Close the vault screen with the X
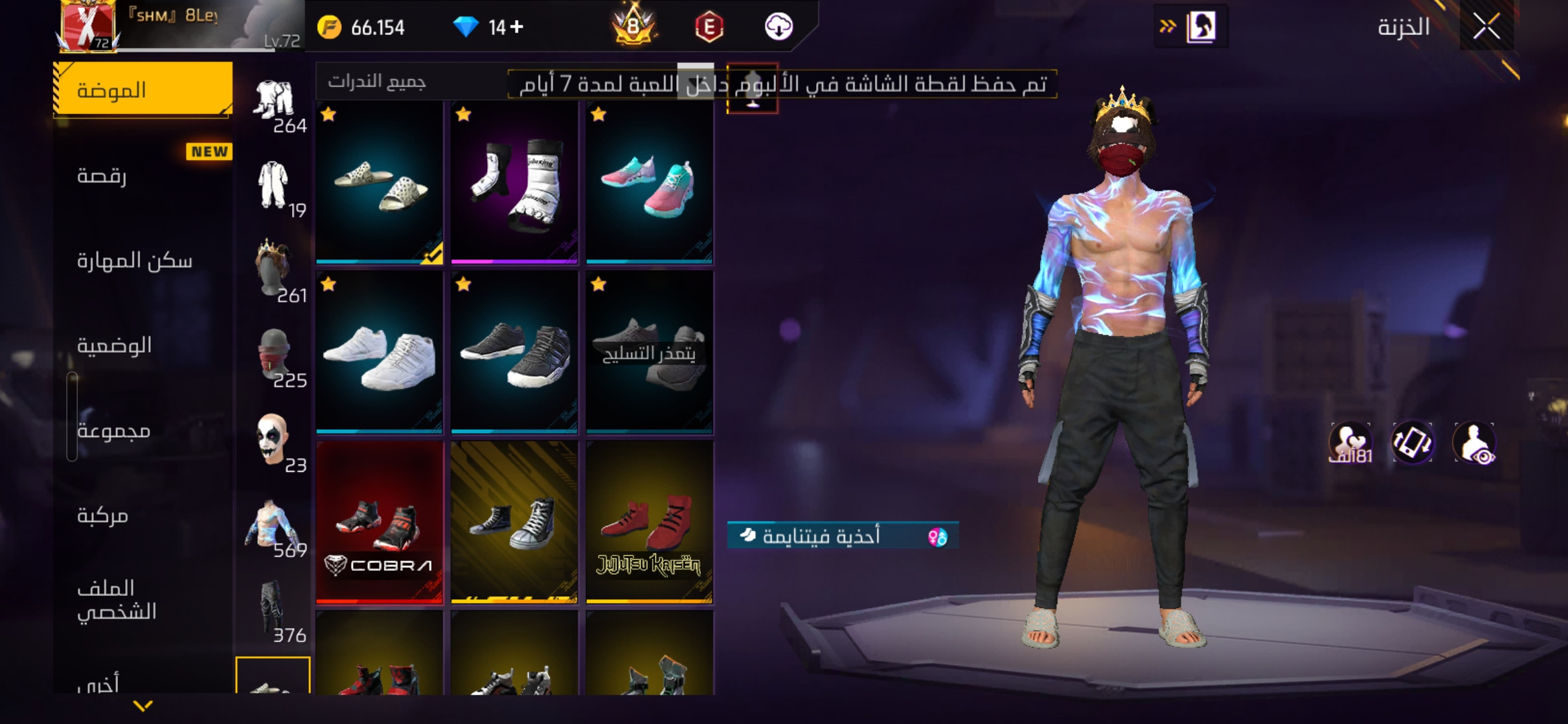This screenshot has width=1568, height=724. pyautogui.click(x=1486, y=27)
